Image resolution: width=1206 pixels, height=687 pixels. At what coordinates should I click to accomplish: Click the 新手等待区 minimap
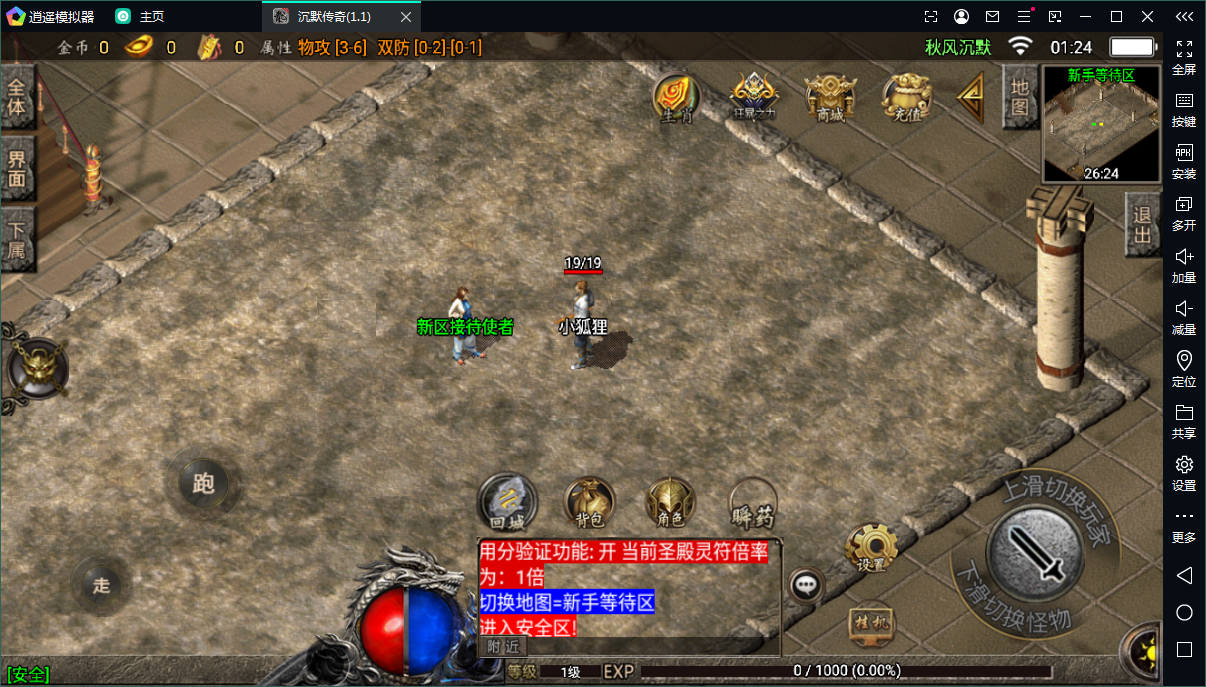[x=1101, y=125]
